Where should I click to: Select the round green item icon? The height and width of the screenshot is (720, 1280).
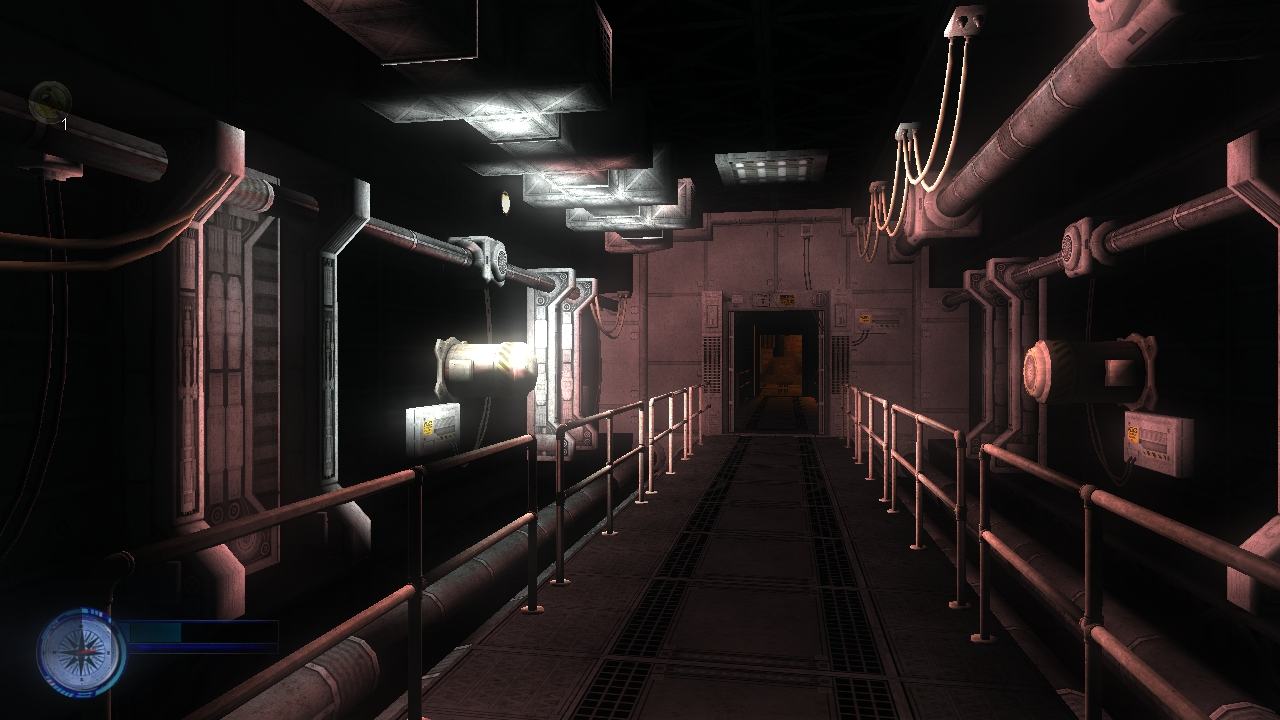click(49, 102)
